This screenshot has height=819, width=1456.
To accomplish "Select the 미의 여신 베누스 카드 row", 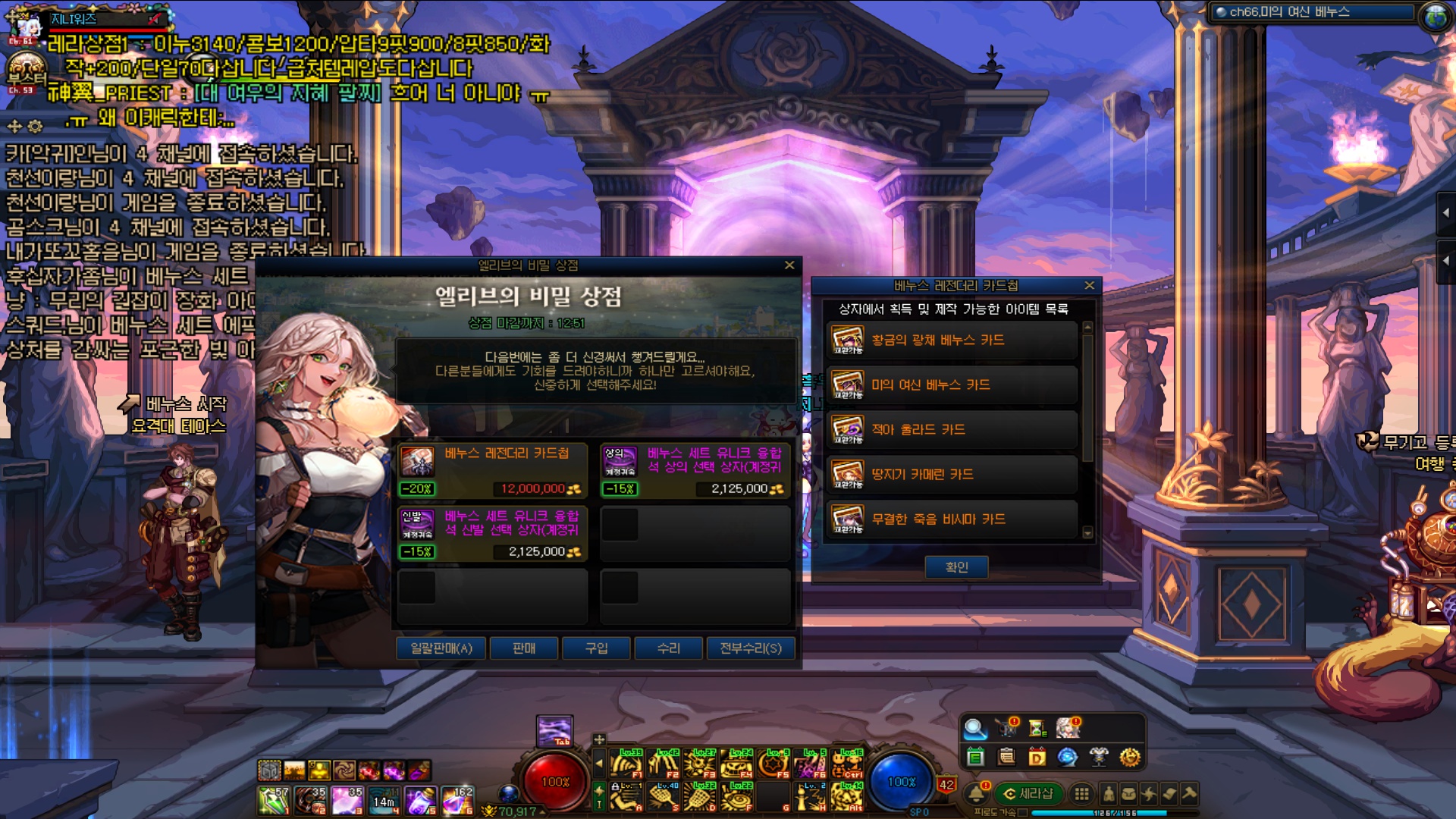I will (x=951, y=385).
